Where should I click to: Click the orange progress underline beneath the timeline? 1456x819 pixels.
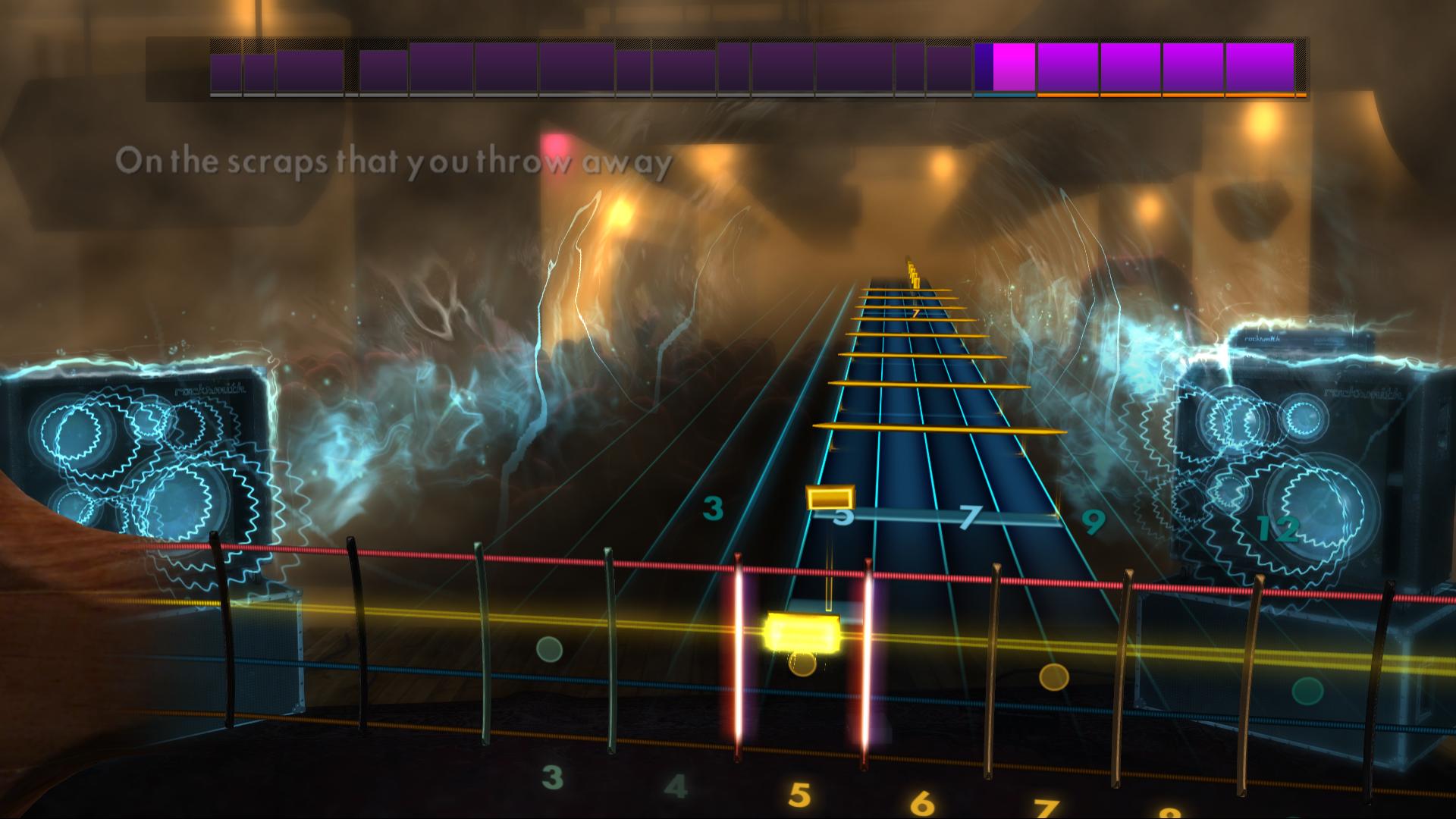(1172, 96)
